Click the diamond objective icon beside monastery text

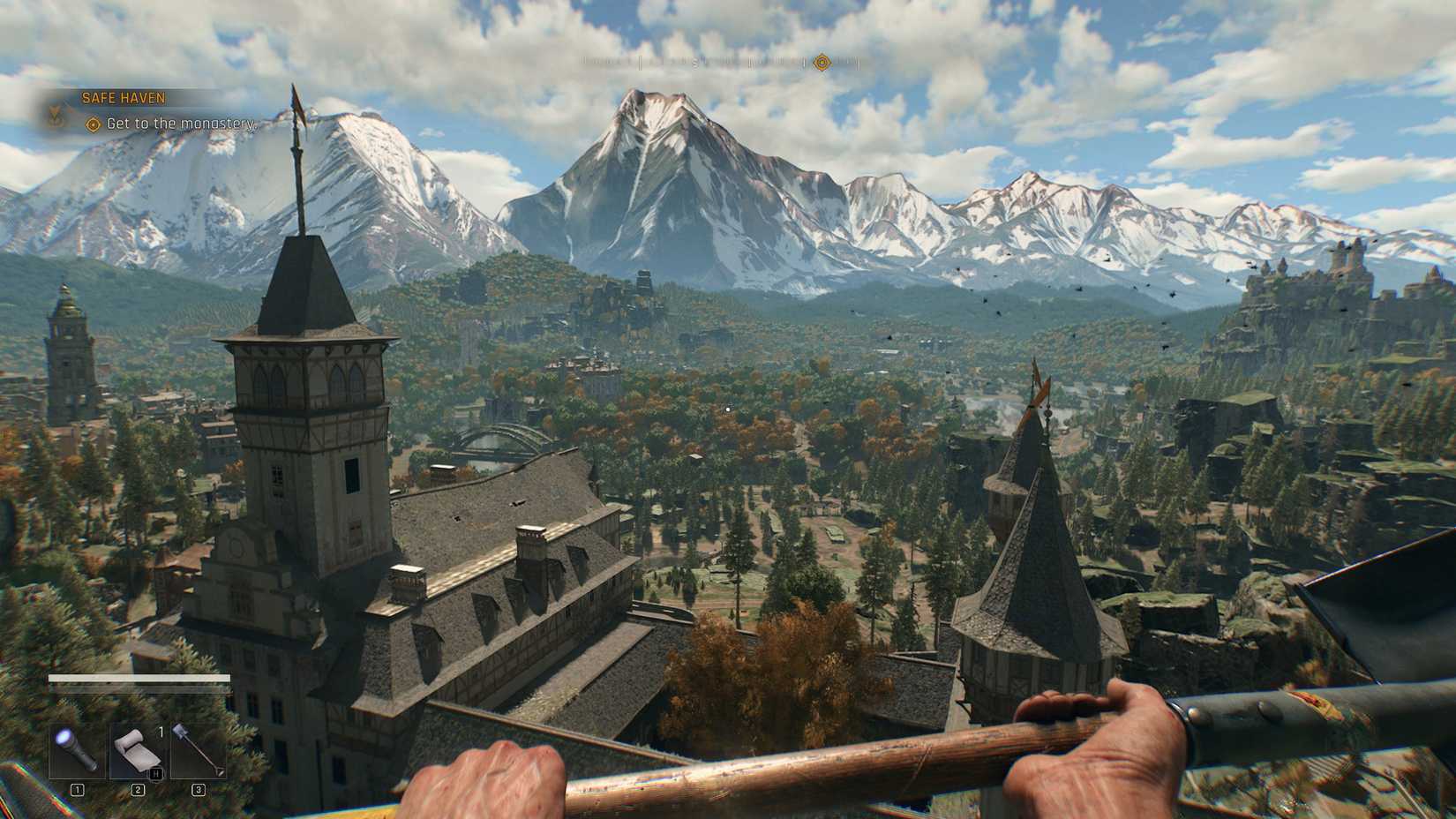pyautogui.click(x=92, y=124)
